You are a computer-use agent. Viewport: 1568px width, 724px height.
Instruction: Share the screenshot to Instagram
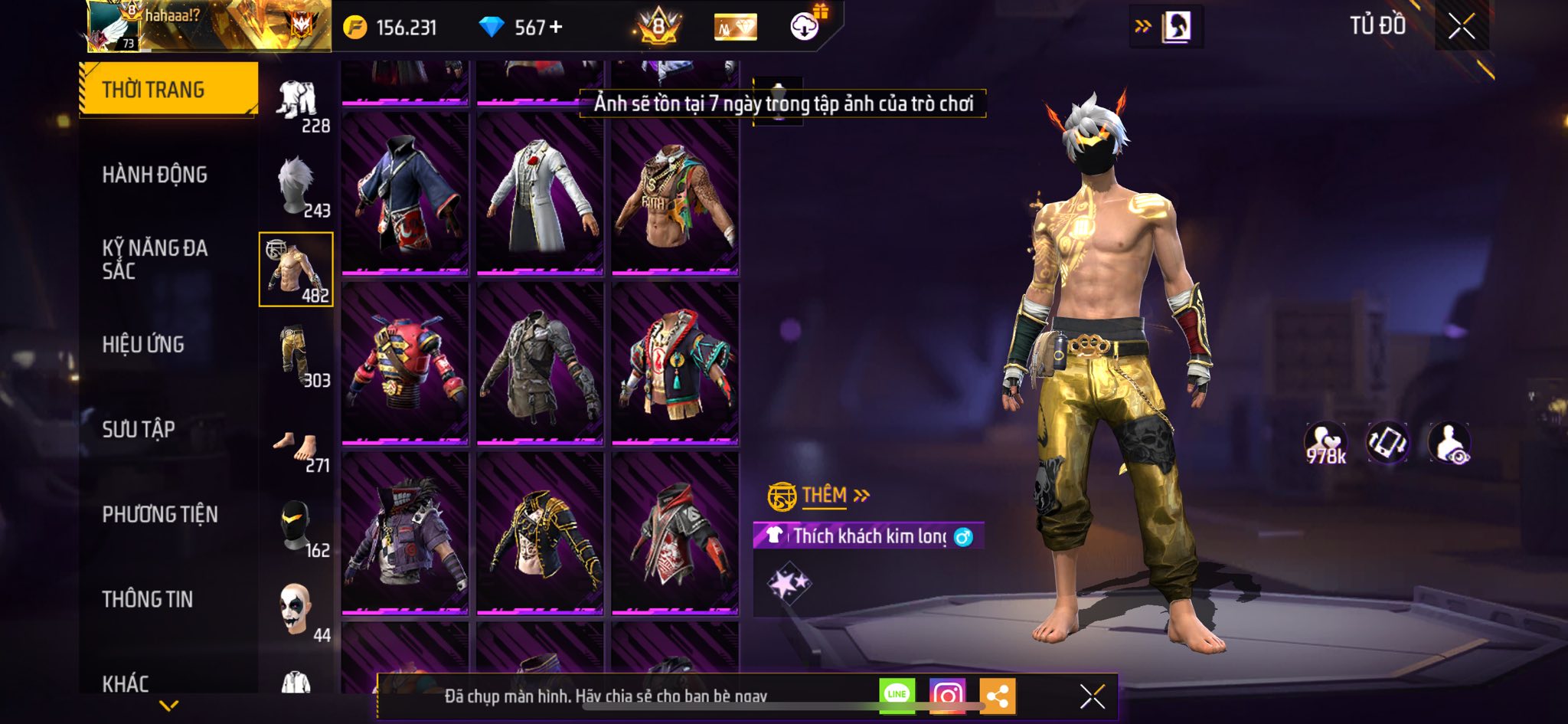[947, 696]
